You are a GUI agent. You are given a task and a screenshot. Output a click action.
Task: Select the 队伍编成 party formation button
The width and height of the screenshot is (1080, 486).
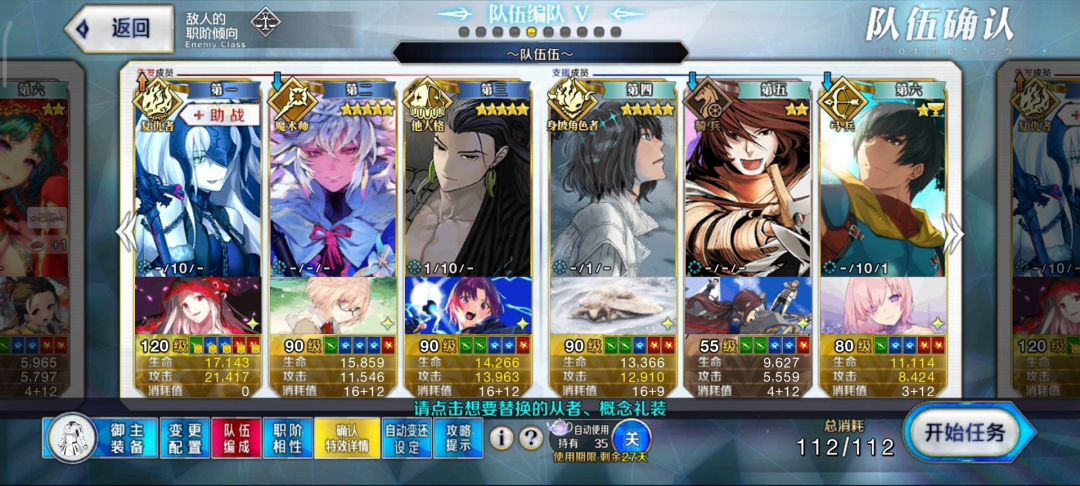(x=236, y=438)
